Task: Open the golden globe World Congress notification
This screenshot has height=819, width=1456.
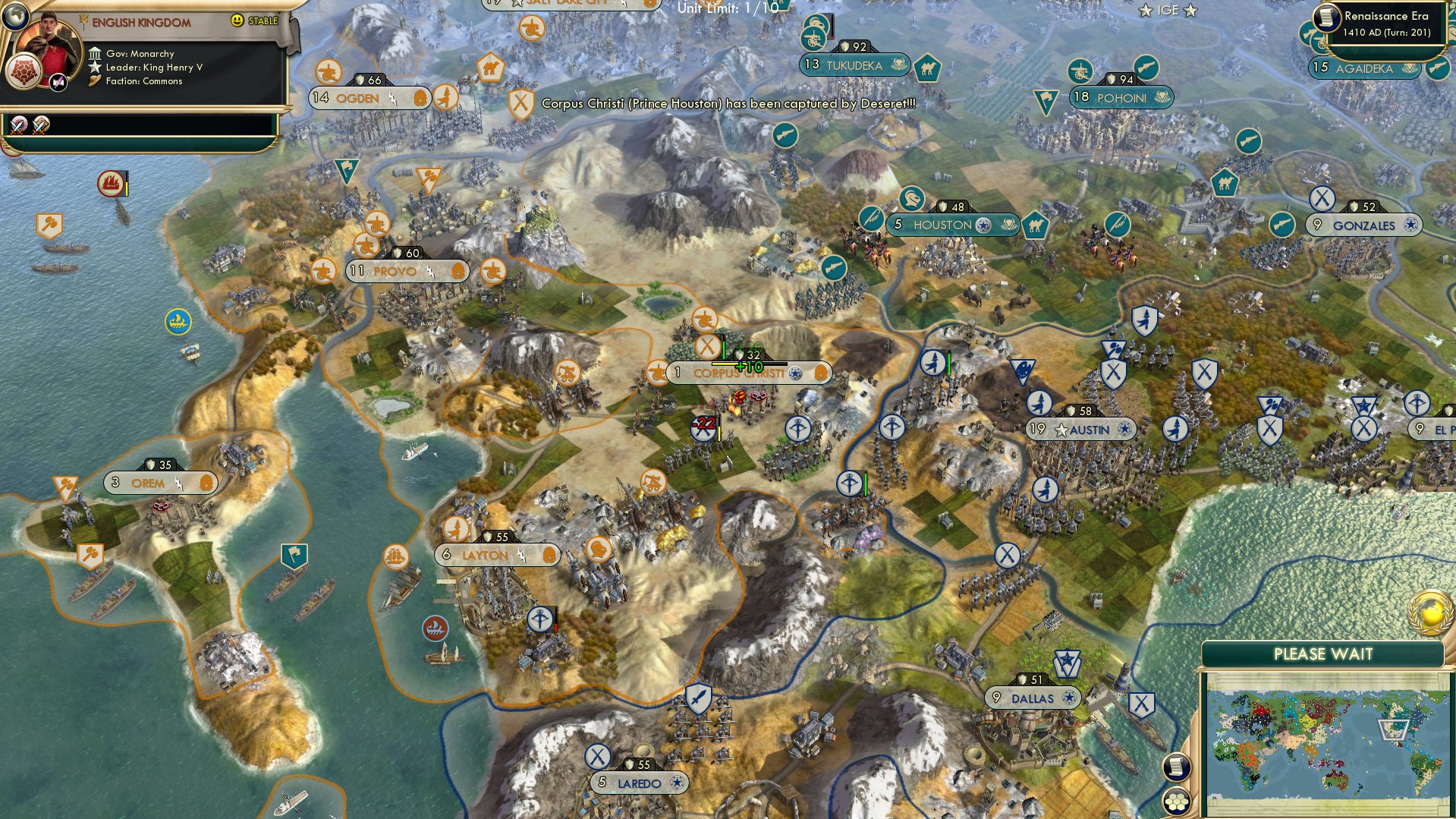Action: [x=1431, y=613]
